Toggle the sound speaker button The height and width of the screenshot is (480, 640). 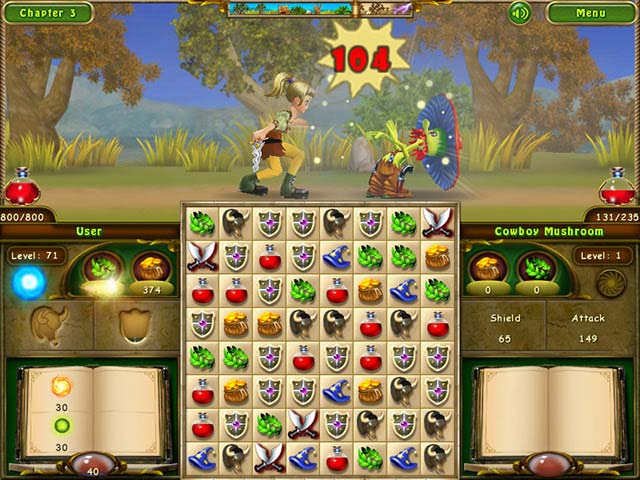[x=519, y=13]
